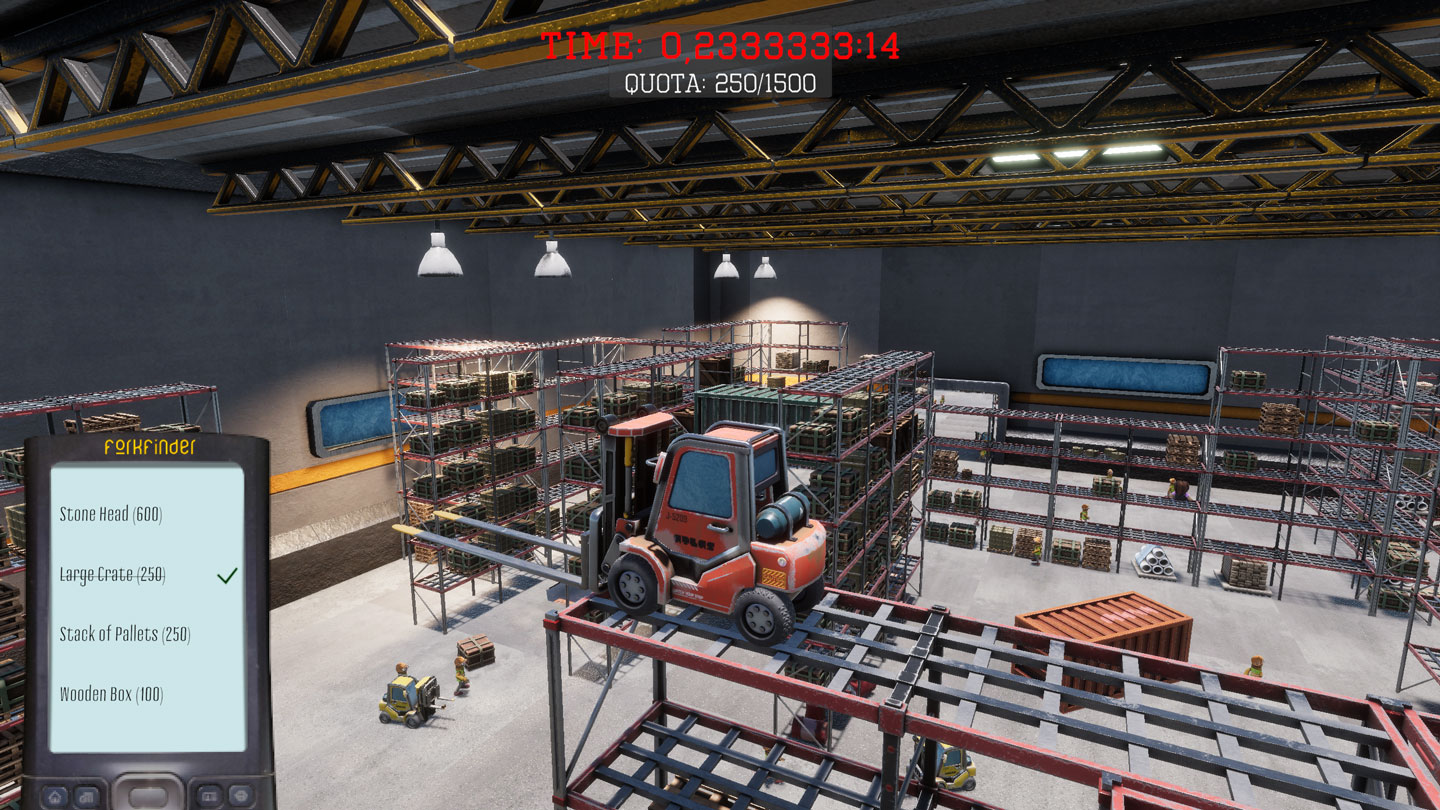This screenshot has width=1440, height=810.
Task: Click the green checkmark beside Large Crate
Action: point(228,575)
